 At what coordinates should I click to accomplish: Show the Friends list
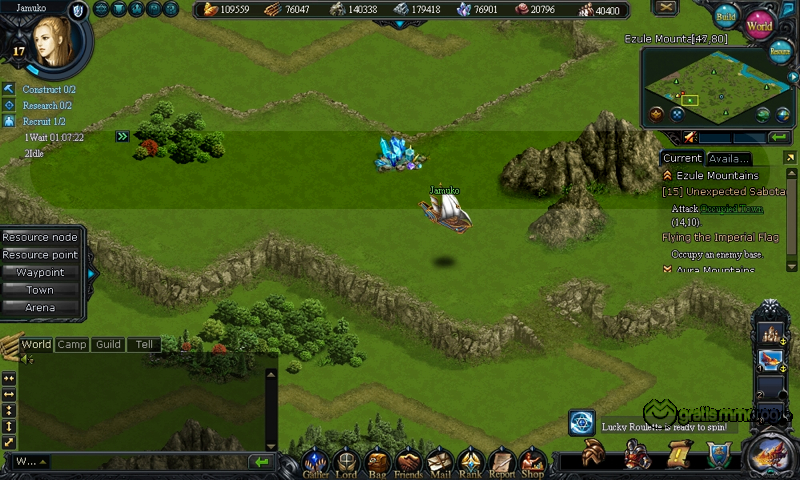point(408,462)
